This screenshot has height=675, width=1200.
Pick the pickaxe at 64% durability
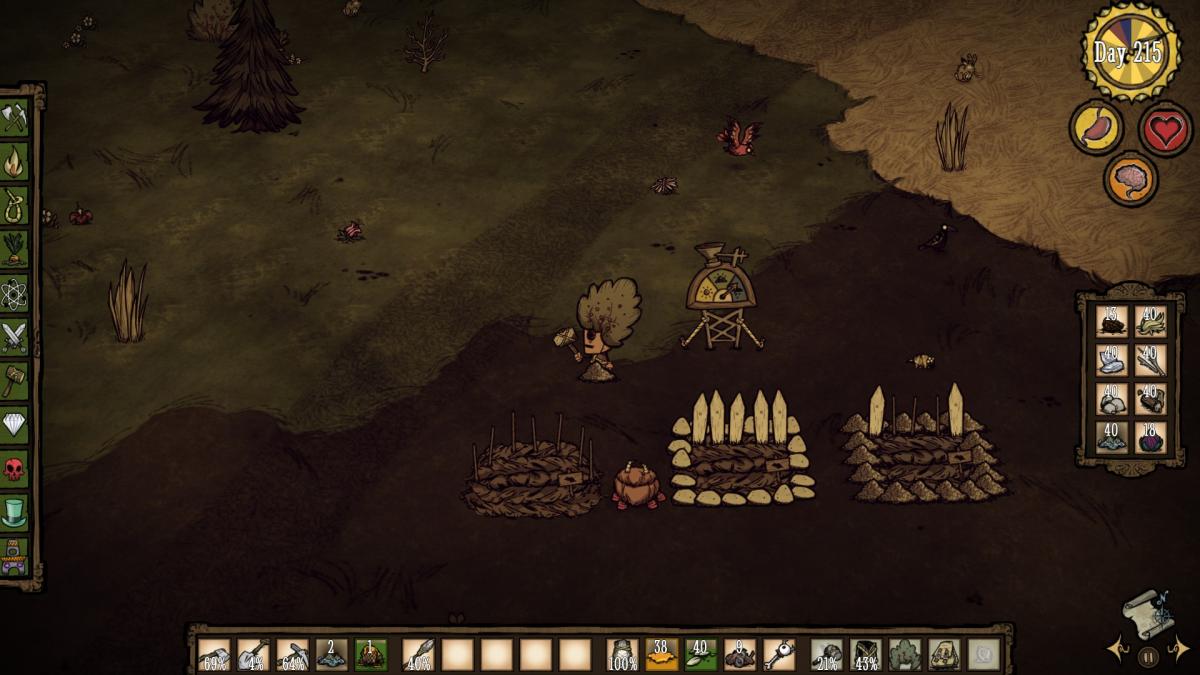[x=292, y=654]
